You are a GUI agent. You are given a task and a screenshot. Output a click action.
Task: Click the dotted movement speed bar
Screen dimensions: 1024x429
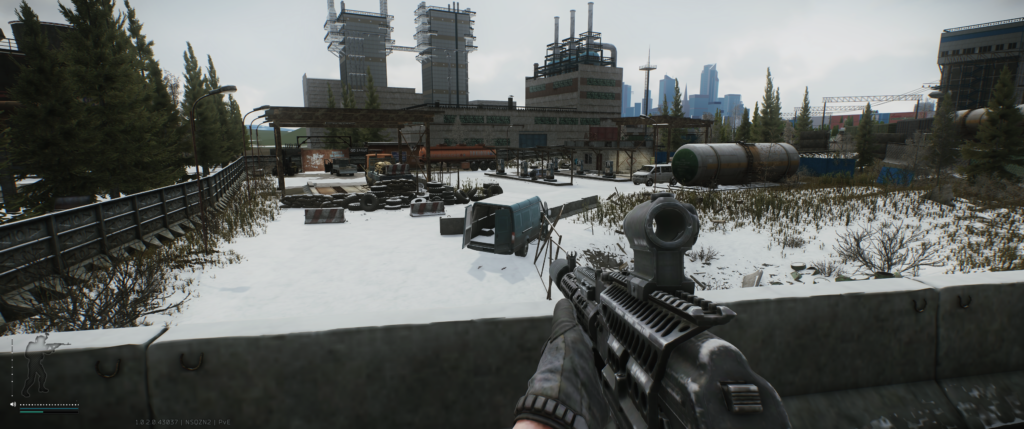tap(49, 405)
